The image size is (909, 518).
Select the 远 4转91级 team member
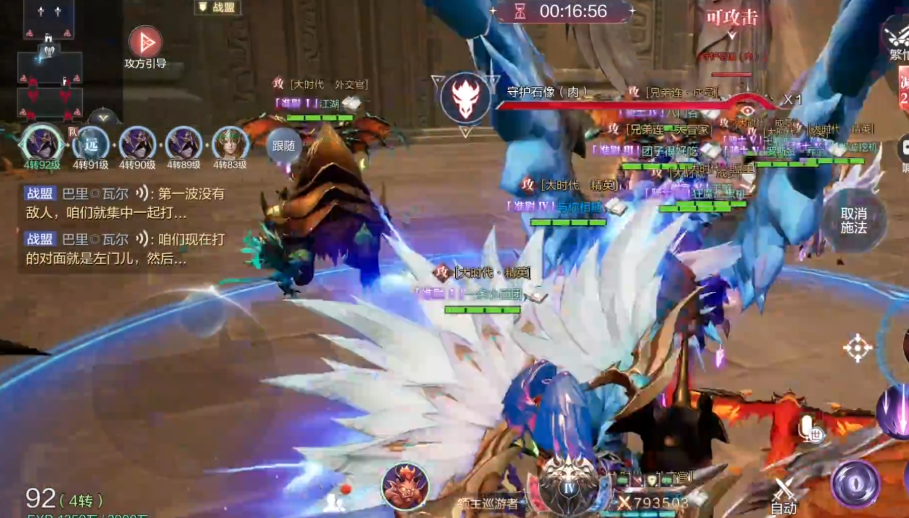click(91, 144)
